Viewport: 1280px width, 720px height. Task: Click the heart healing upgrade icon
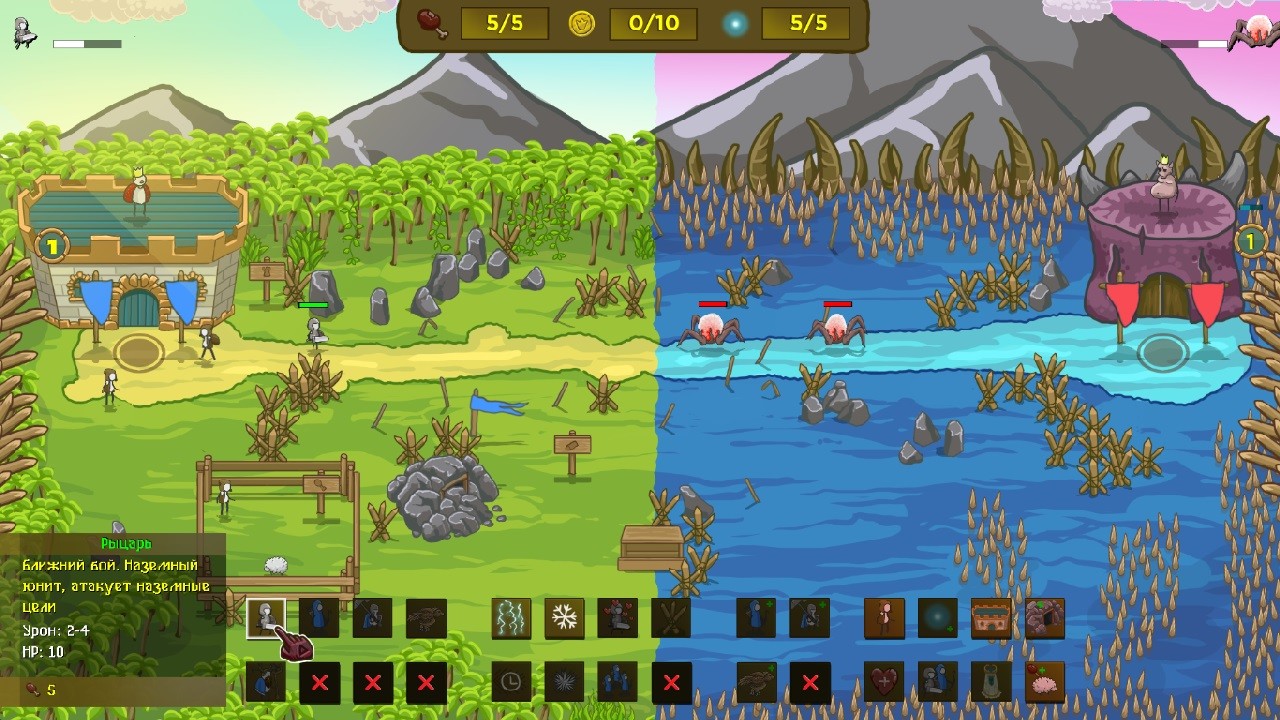pos(883,683)
